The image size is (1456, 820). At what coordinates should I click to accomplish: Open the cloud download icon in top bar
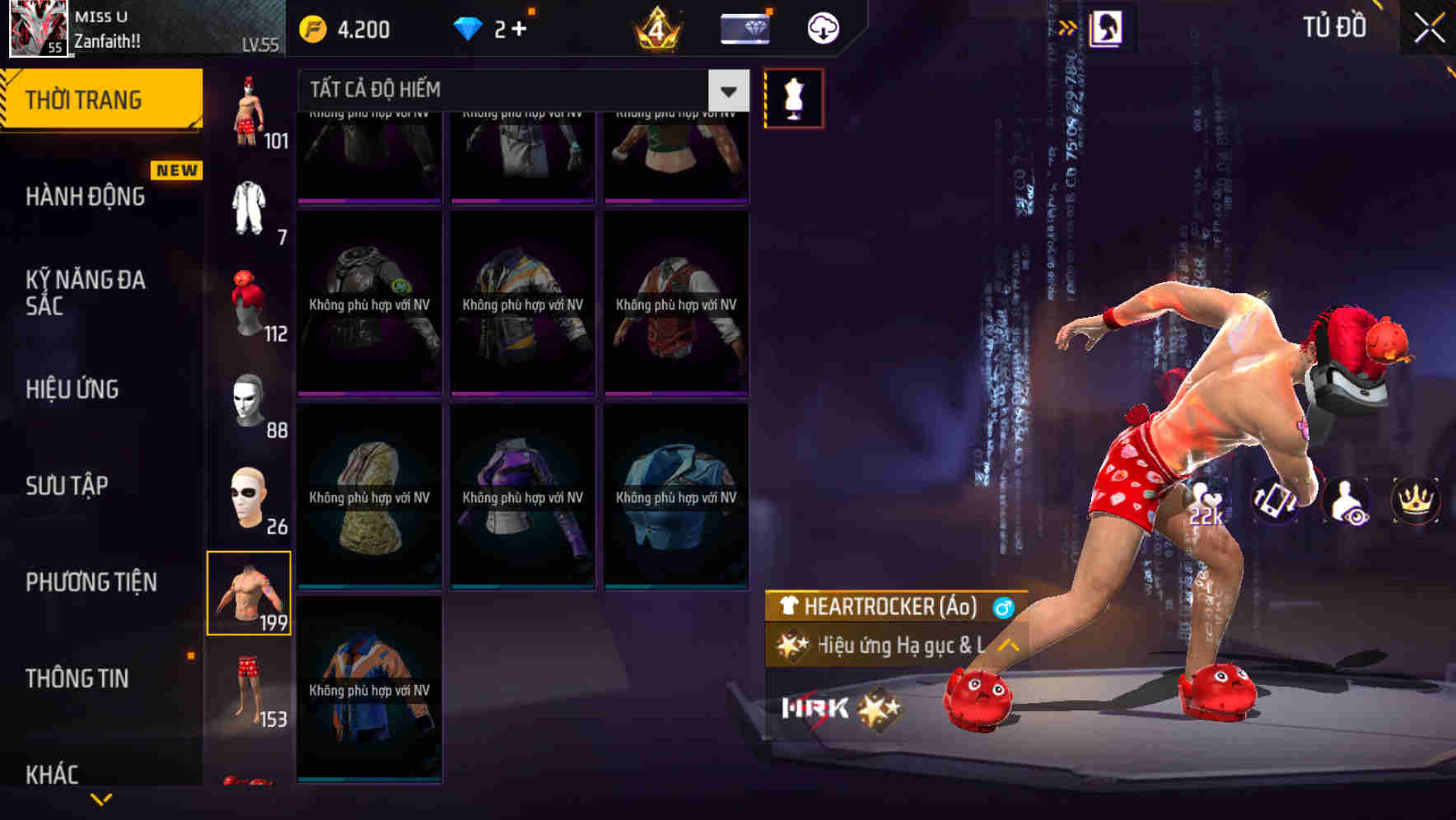(x=821, y=27)
